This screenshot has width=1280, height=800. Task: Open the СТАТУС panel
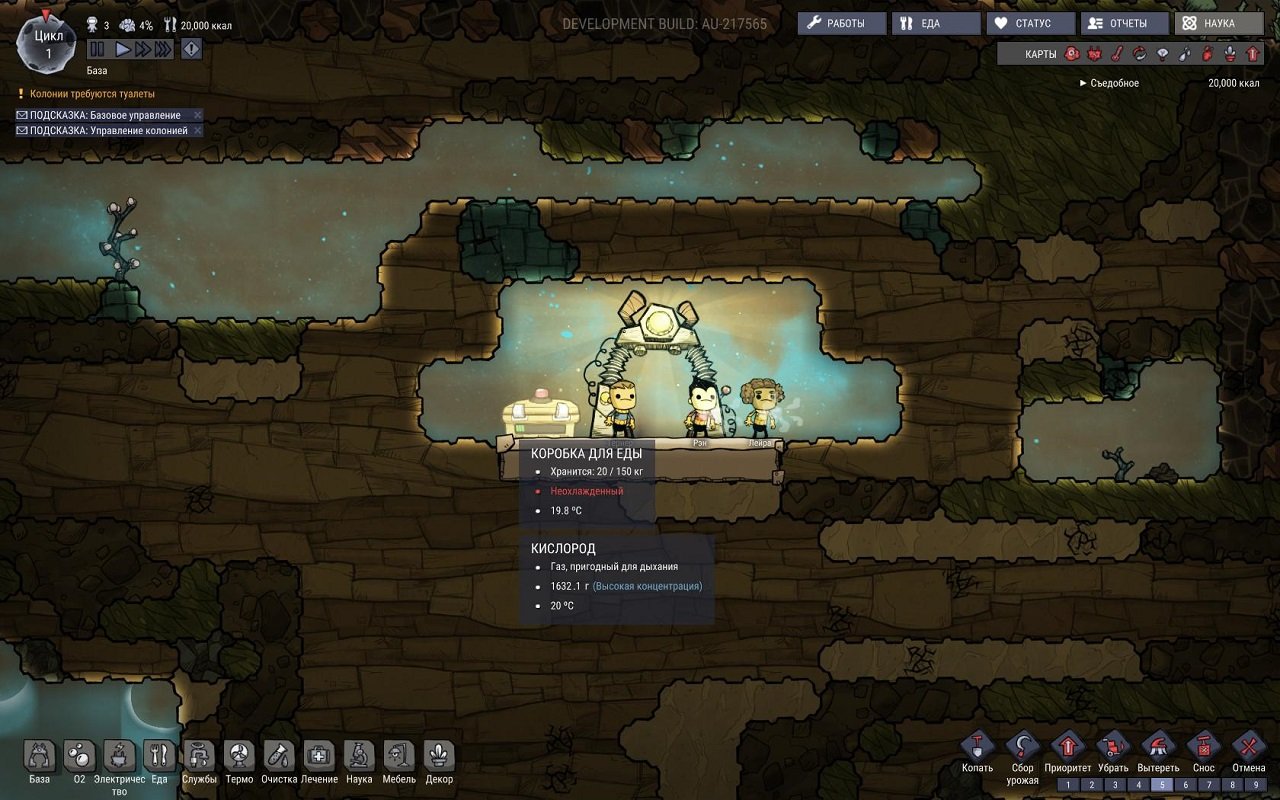pos(1029,22)
